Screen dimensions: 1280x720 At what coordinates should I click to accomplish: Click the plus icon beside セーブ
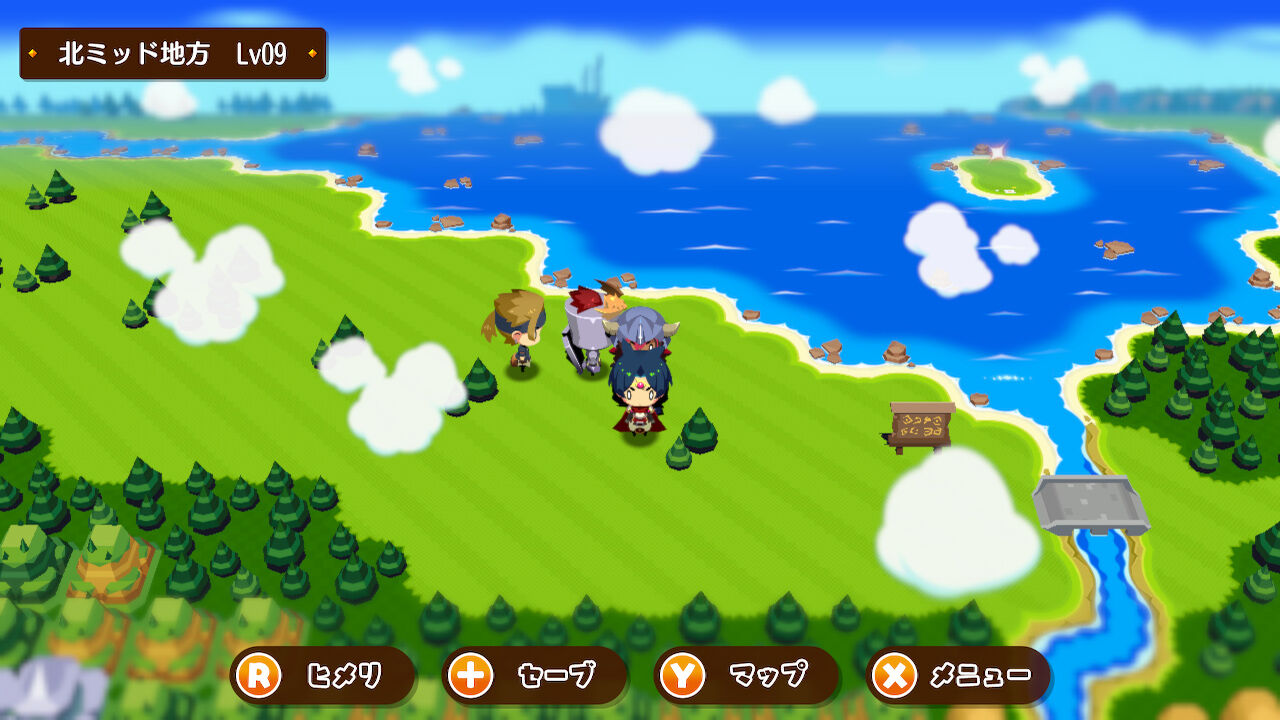pos(470,675)
